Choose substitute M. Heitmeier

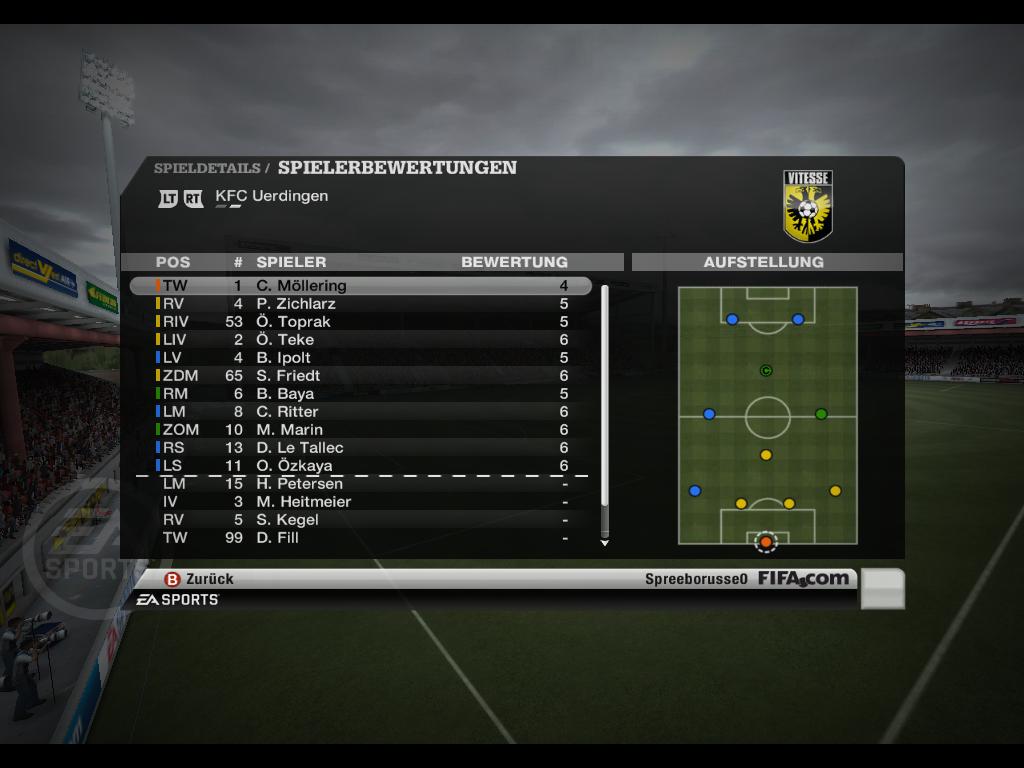point(360,502)
